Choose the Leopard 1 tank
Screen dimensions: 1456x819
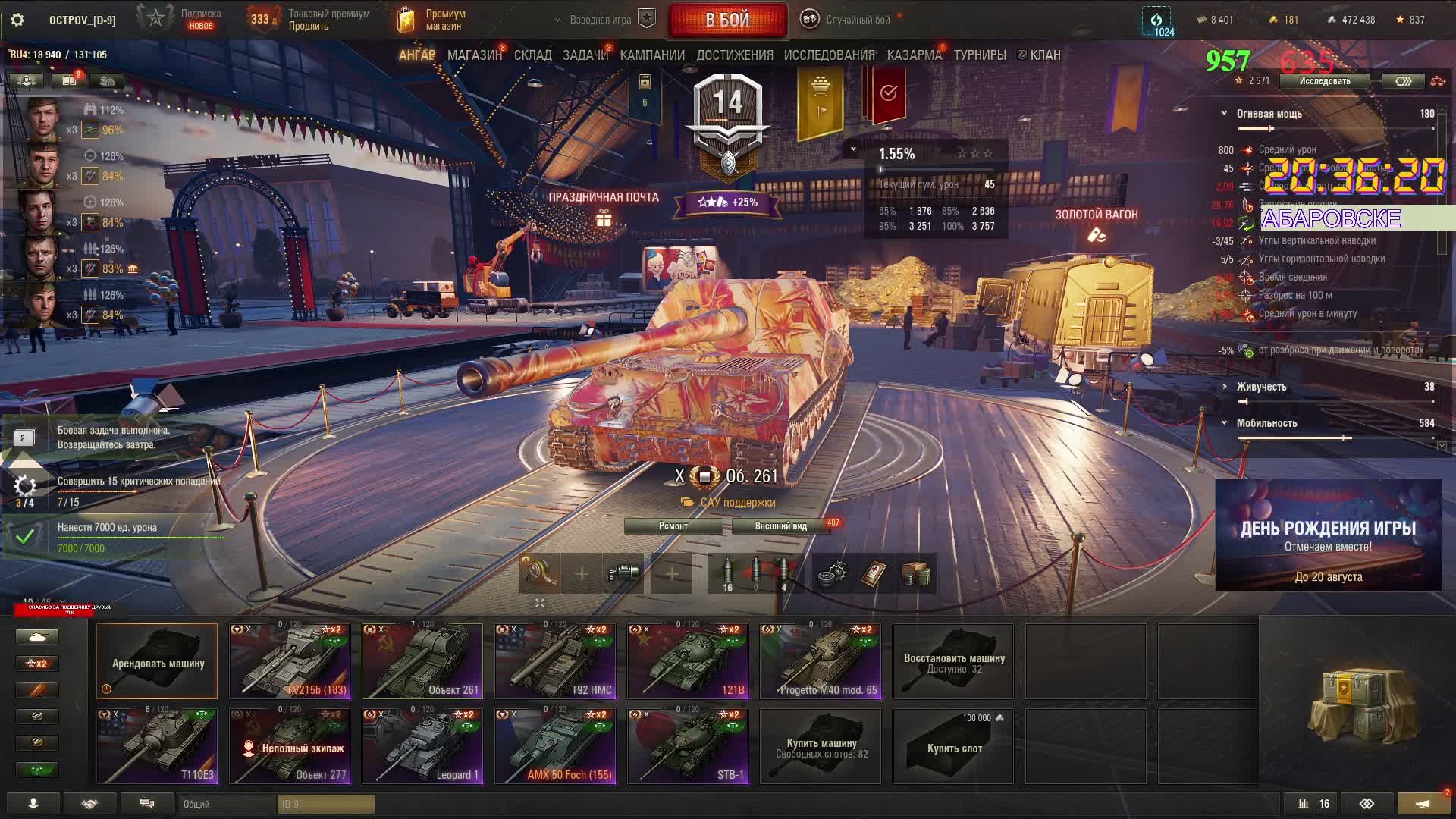click(x=422, y=746)
